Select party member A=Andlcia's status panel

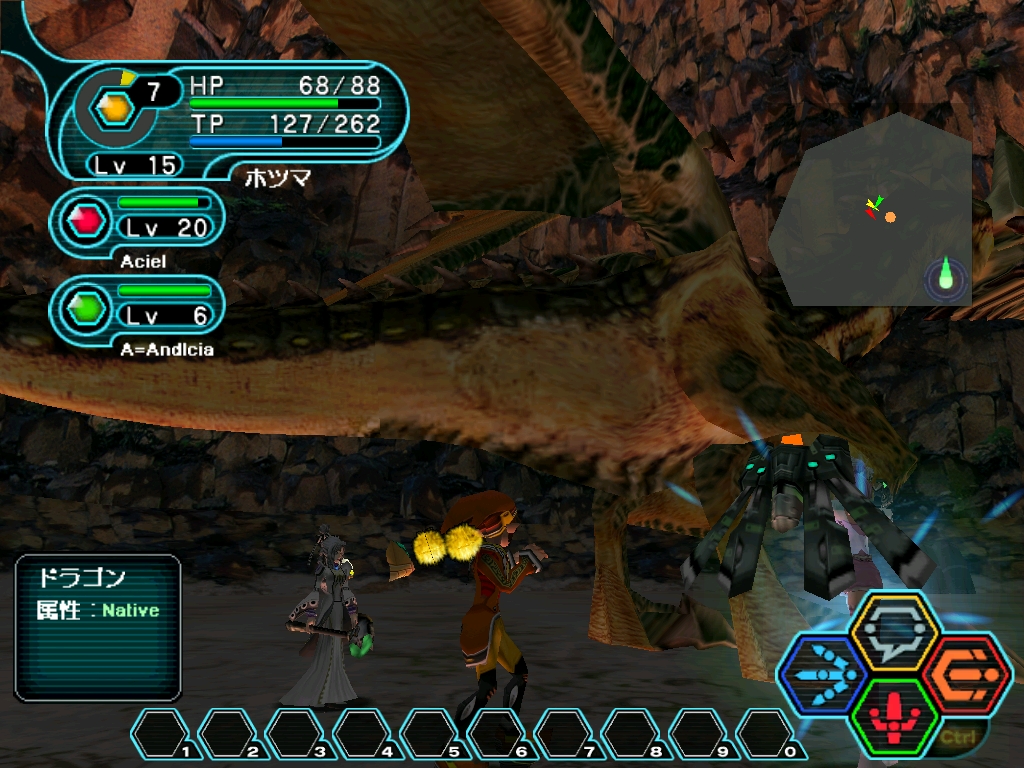[138, 308]
